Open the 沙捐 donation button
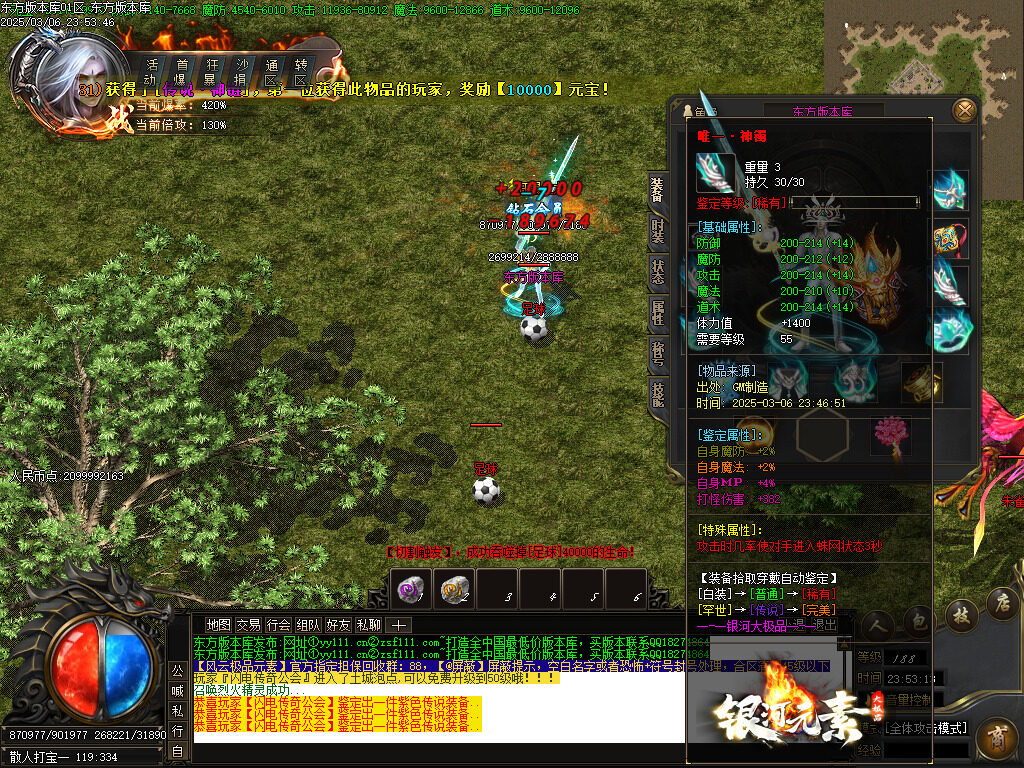 pos(241,72)
